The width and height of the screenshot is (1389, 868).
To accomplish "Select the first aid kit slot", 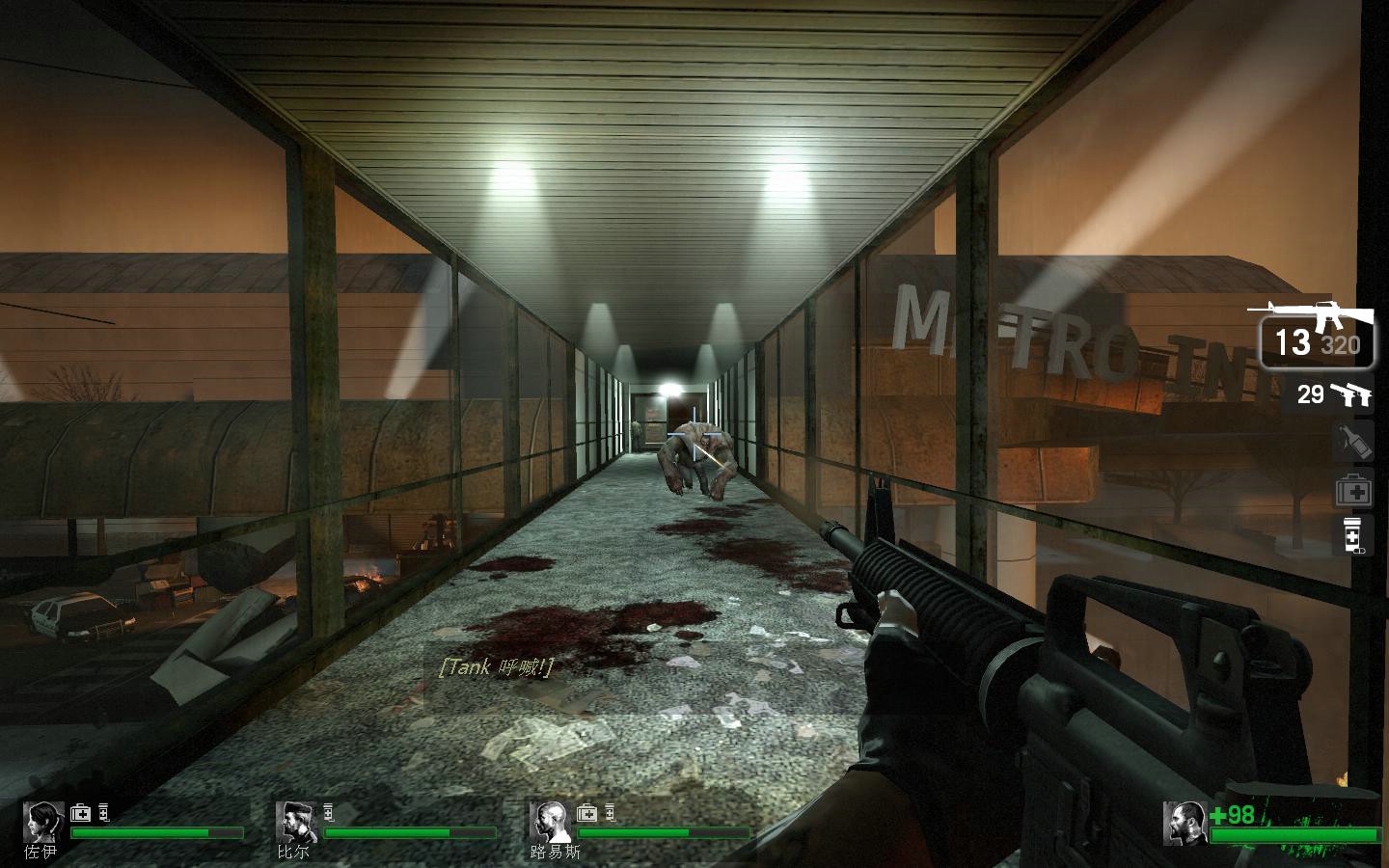I will pyautogui.click(x=1352, y=491).
